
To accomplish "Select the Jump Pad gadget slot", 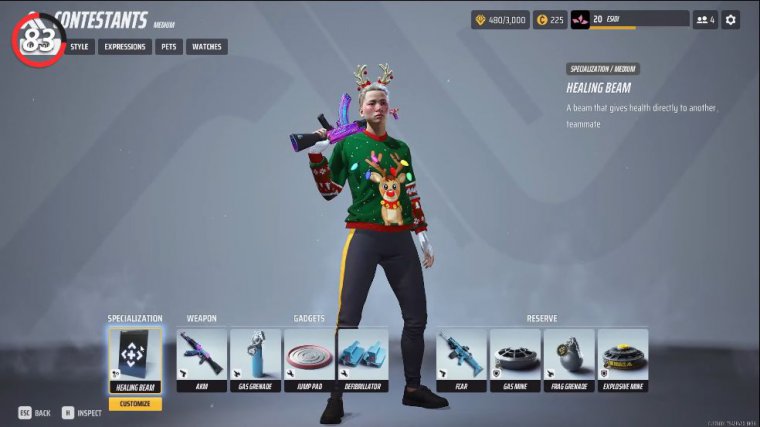I will [309, 360].
